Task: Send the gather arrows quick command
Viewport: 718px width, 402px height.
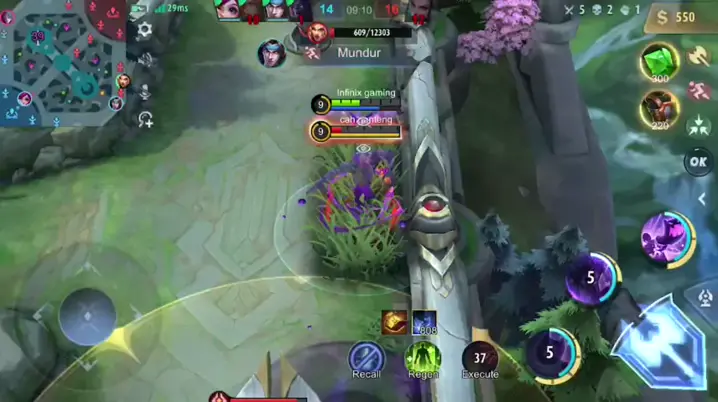Action: pos(698,125)
